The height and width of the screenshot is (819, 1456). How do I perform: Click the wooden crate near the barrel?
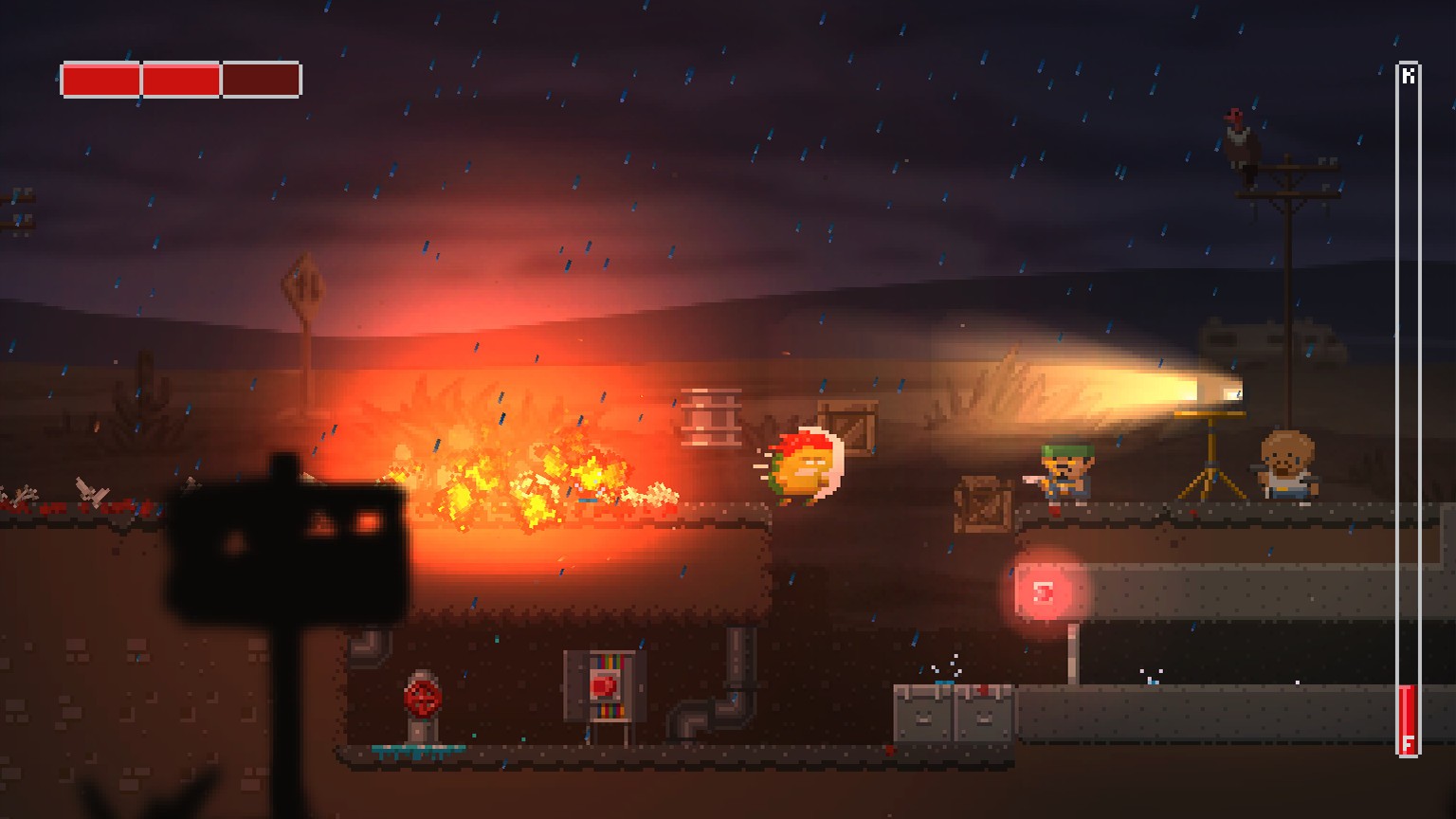coord(849,427)
